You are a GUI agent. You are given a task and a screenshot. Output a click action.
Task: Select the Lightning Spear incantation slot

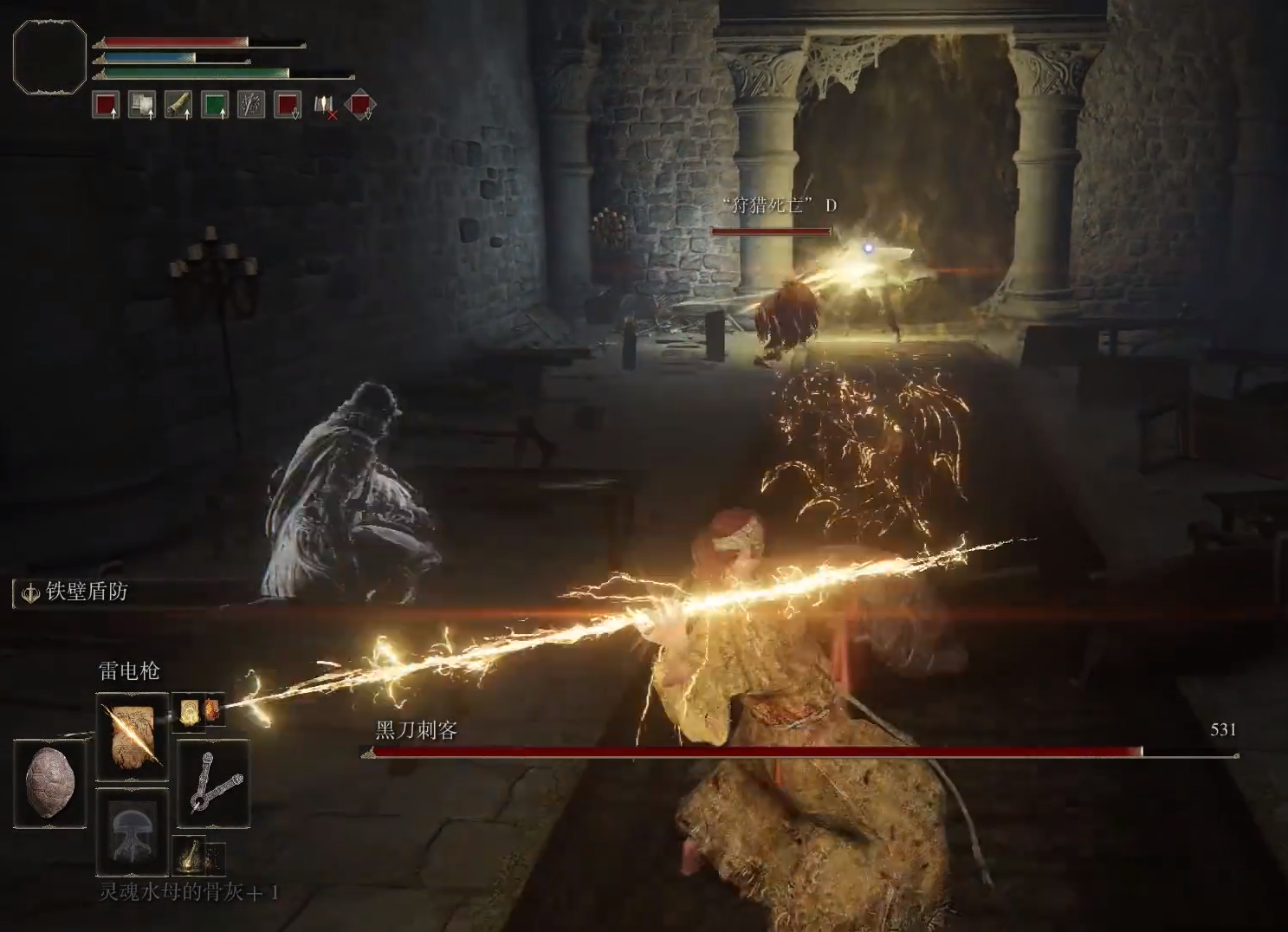(x=132, y=735)
